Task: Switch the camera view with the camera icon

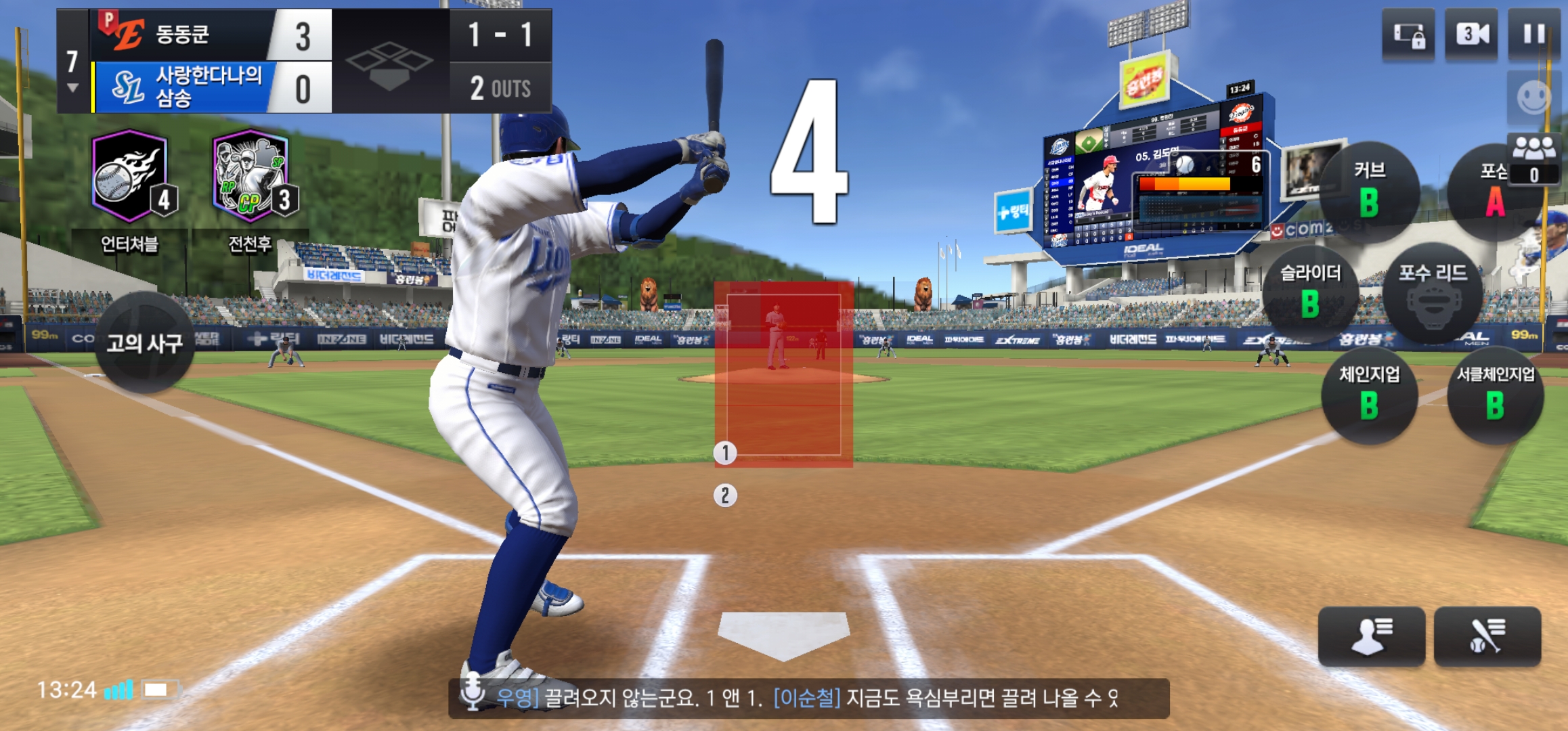Action: tap(1472, 35)
